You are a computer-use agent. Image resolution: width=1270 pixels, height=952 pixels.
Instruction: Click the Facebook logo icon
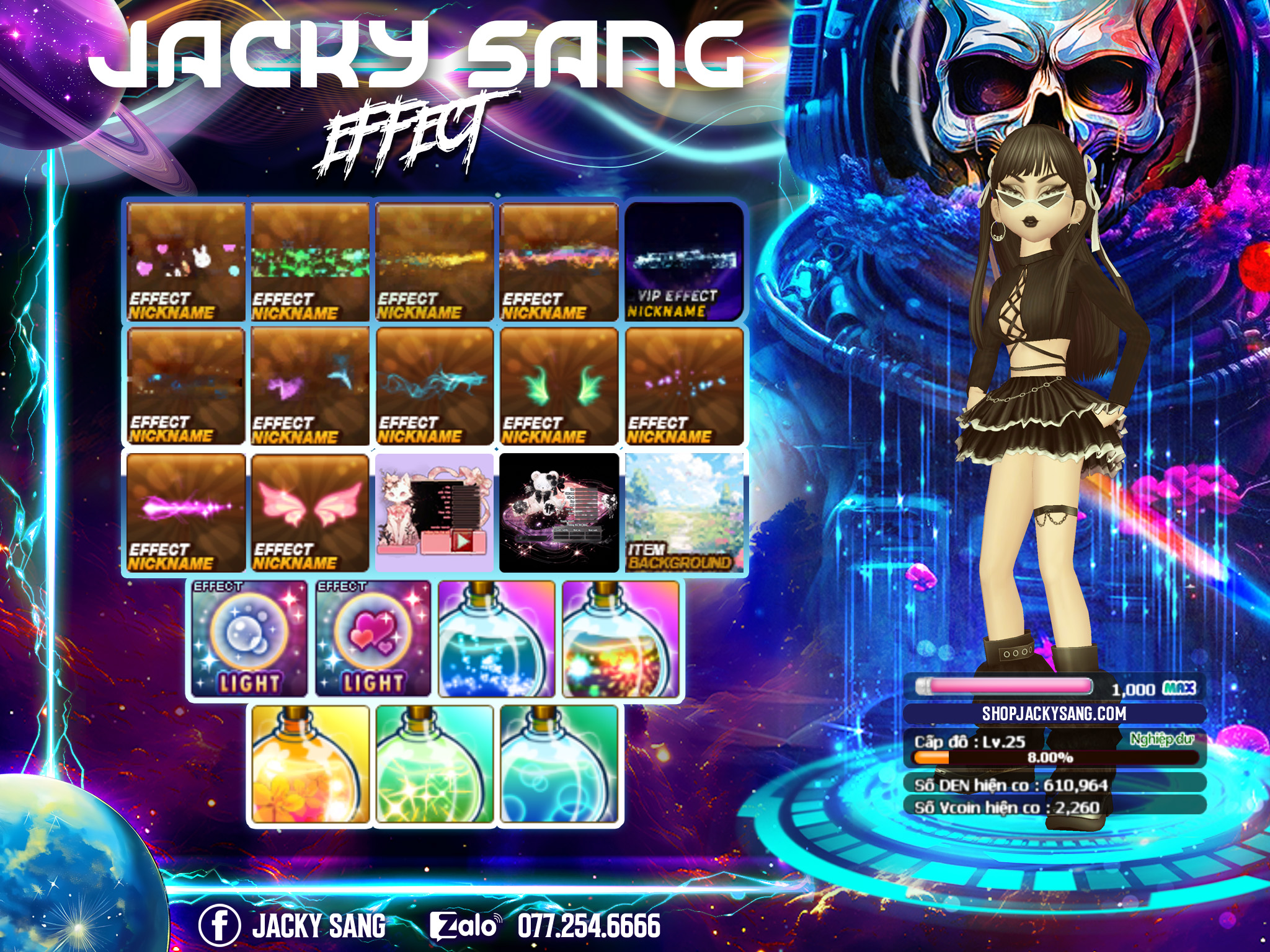tap(219, 925)
